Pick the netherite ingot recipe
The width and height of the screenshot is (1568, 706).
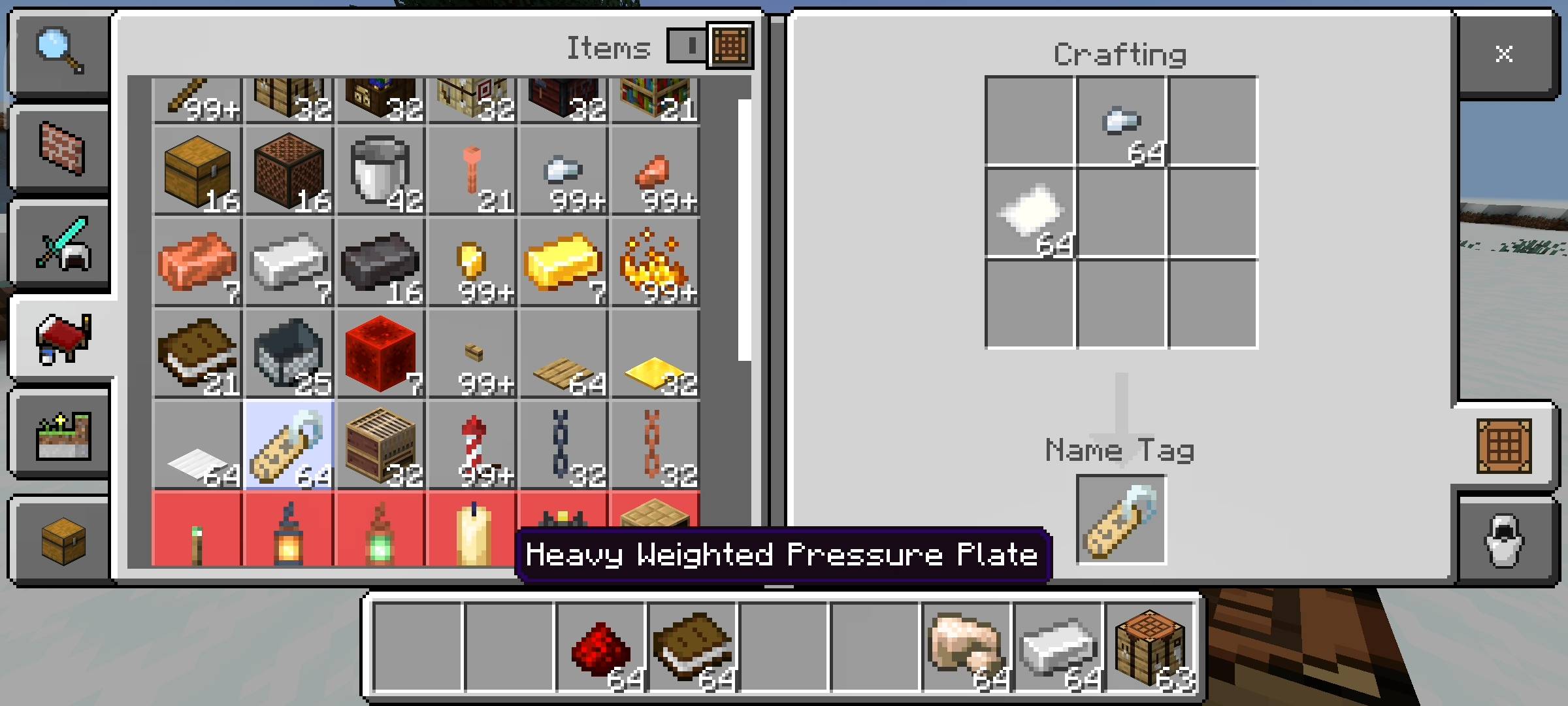380,263
